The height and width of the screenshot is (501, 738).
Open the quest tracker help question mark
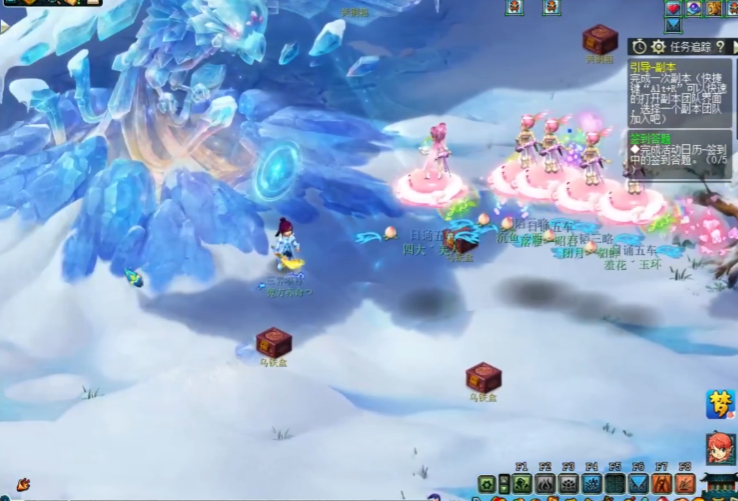point(720,46)
